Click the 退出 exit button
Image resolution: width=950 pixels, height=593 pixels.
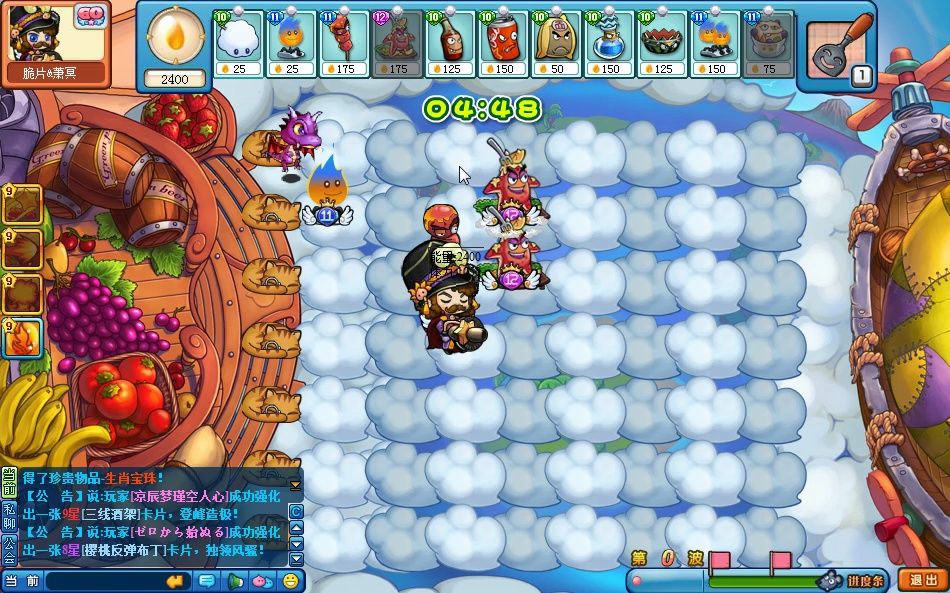click(918, 580)
